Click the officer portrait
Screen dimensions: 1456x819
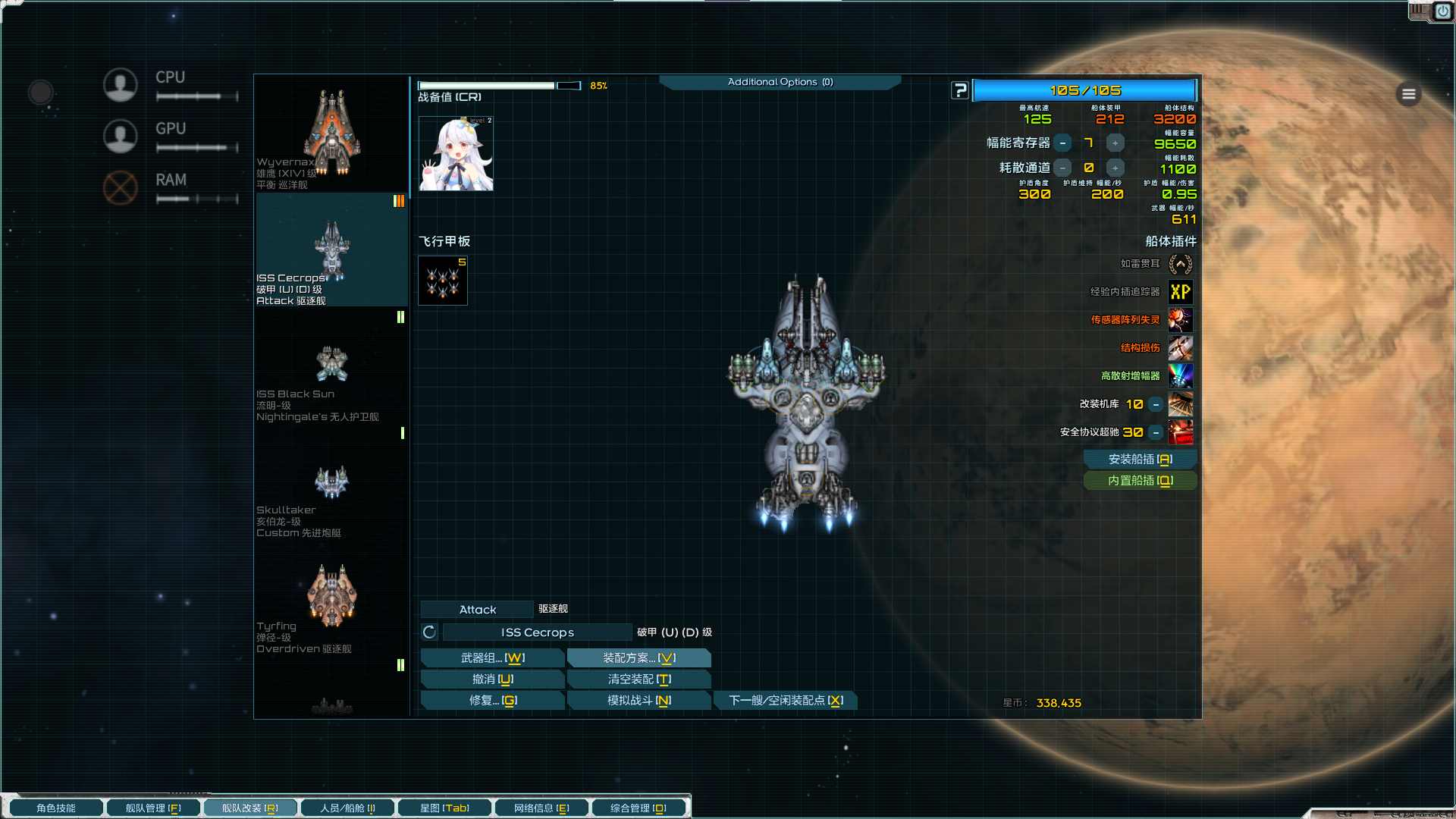pos(456,154)
